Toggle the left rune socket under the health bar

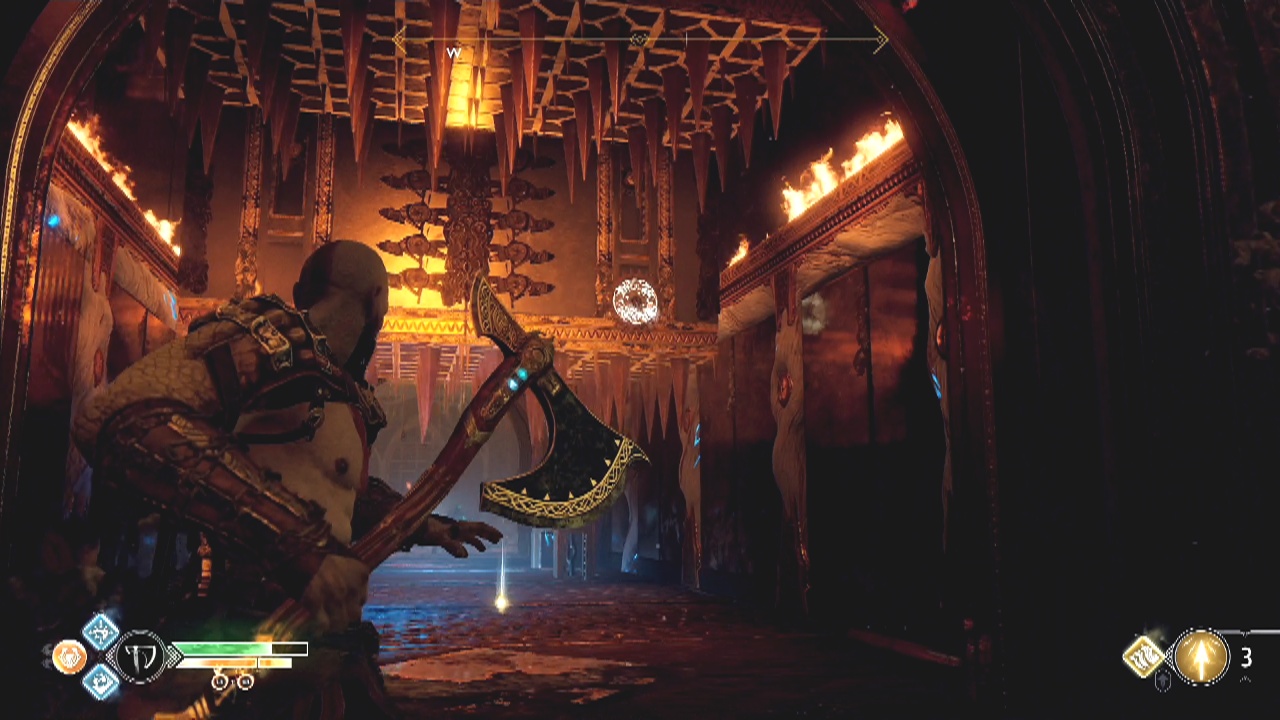click(x=219, y=680)
